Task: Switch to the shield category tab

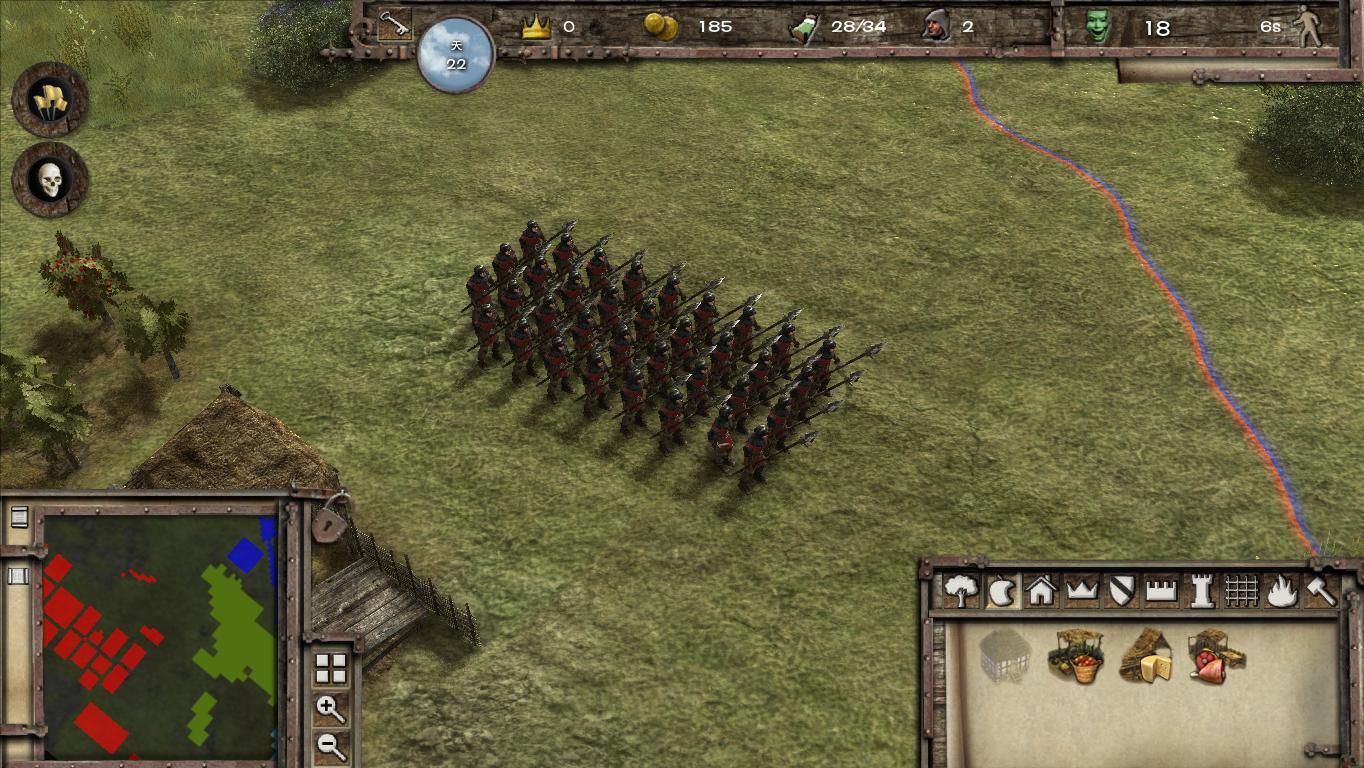Action: [1121, 591]
